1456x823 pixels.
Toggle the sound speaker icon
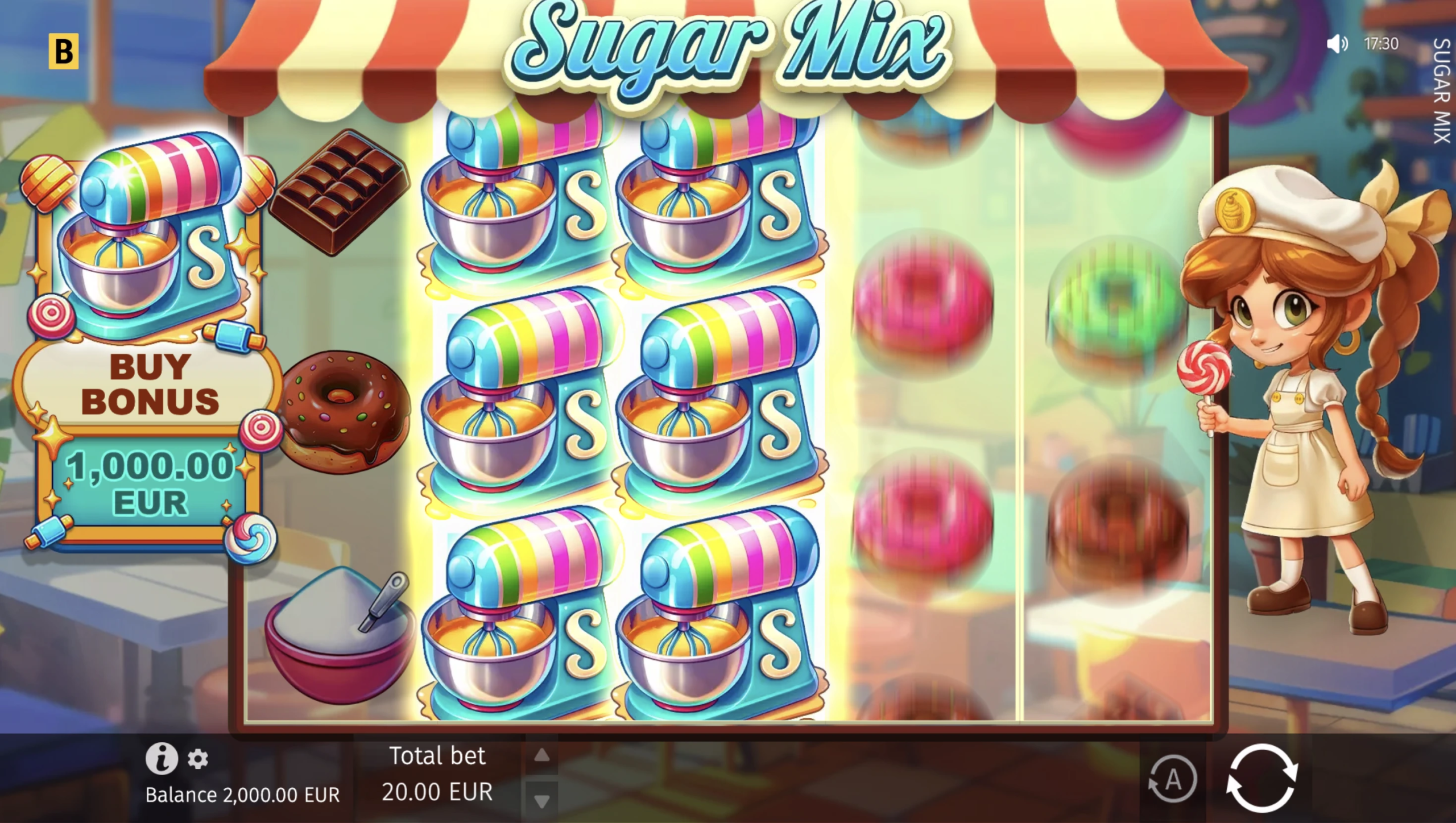(1337, 44)
